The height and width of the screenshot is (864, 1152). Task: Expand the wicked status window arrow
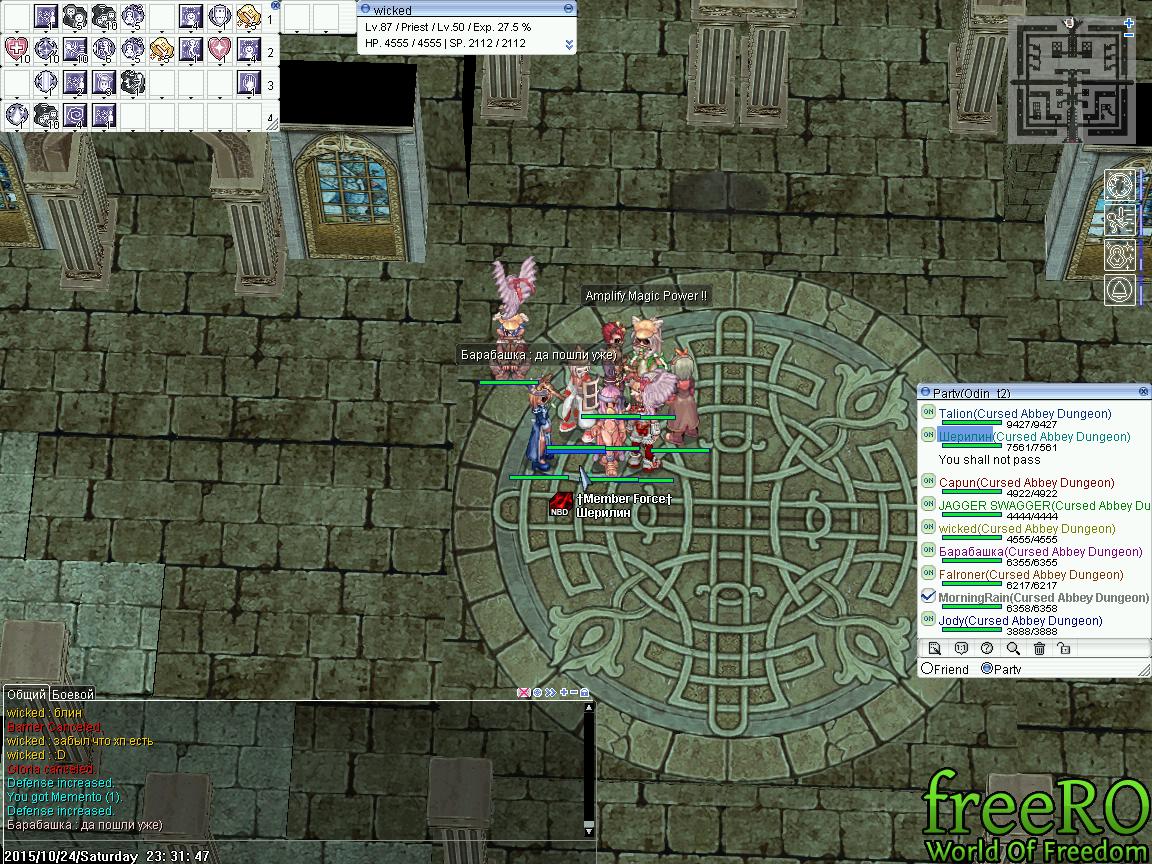pos(569,44)
